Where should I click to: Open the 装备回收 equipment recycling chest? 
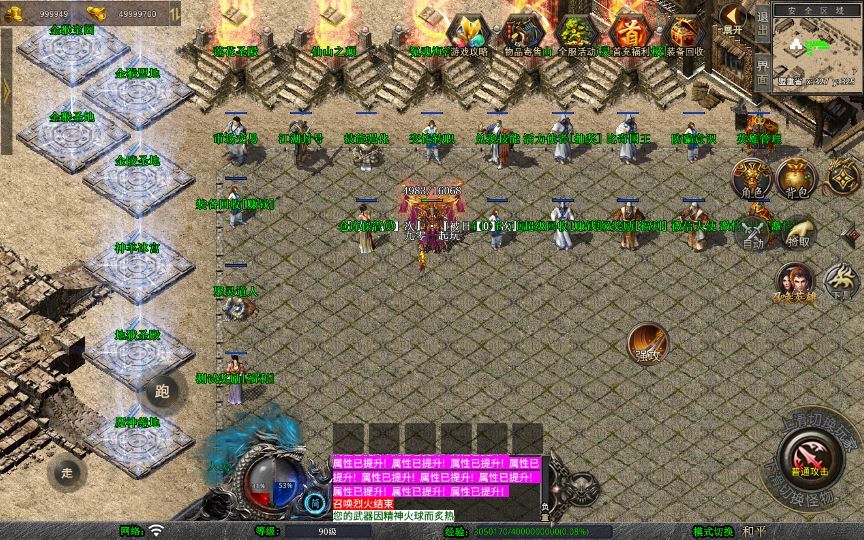coord(684,34)
